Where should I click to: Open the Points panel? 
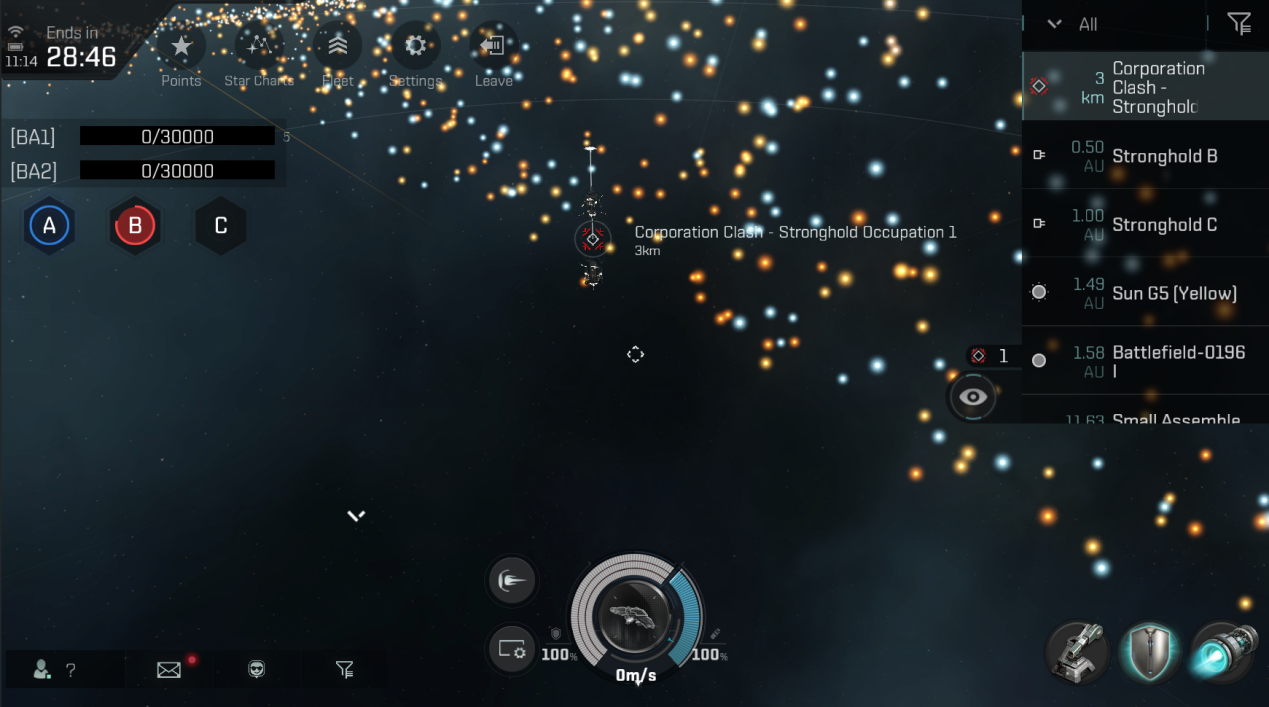[181, 47]
